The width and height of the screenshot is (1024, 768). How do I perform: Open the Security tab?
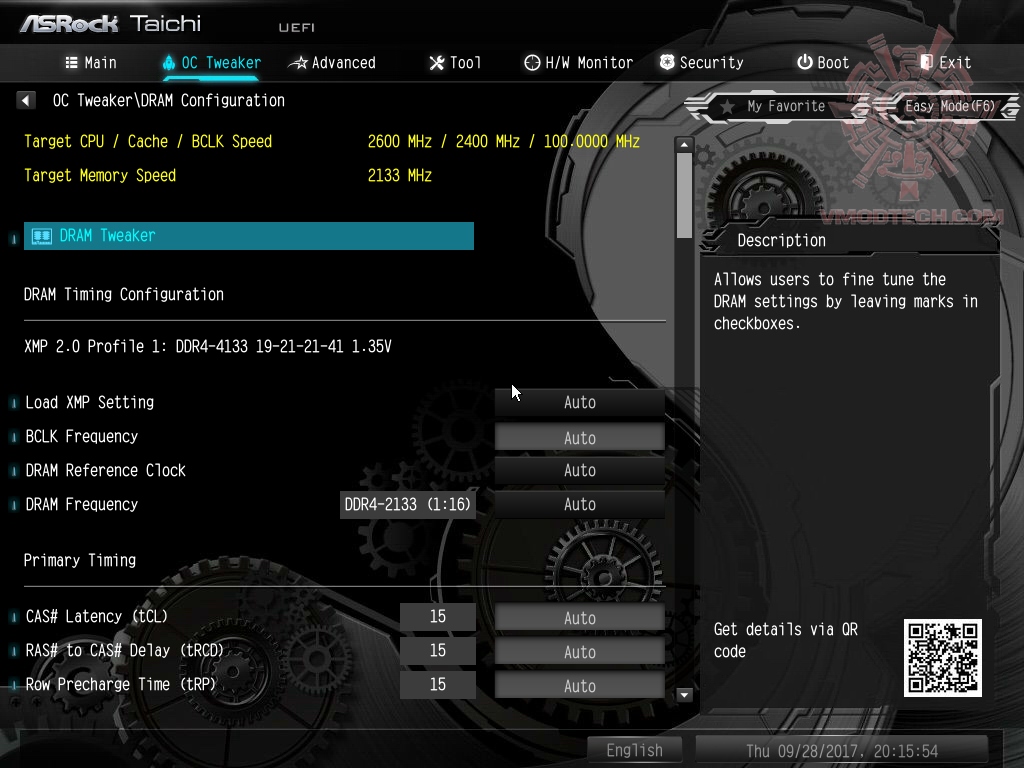click(x=701, y=63)
